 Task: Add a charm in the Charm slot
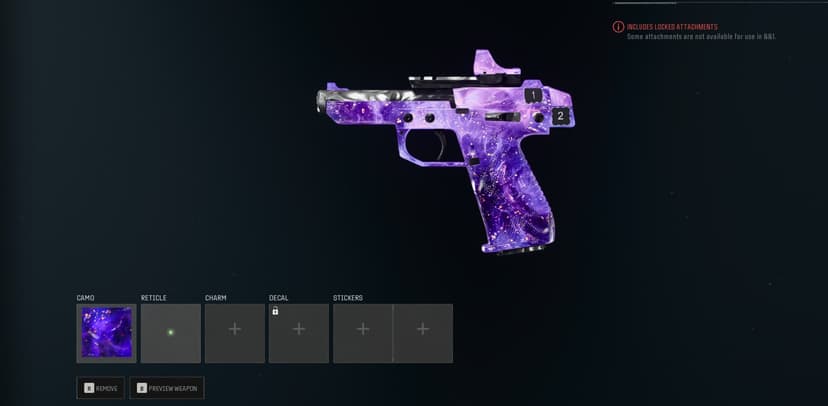tap(234, 333)
